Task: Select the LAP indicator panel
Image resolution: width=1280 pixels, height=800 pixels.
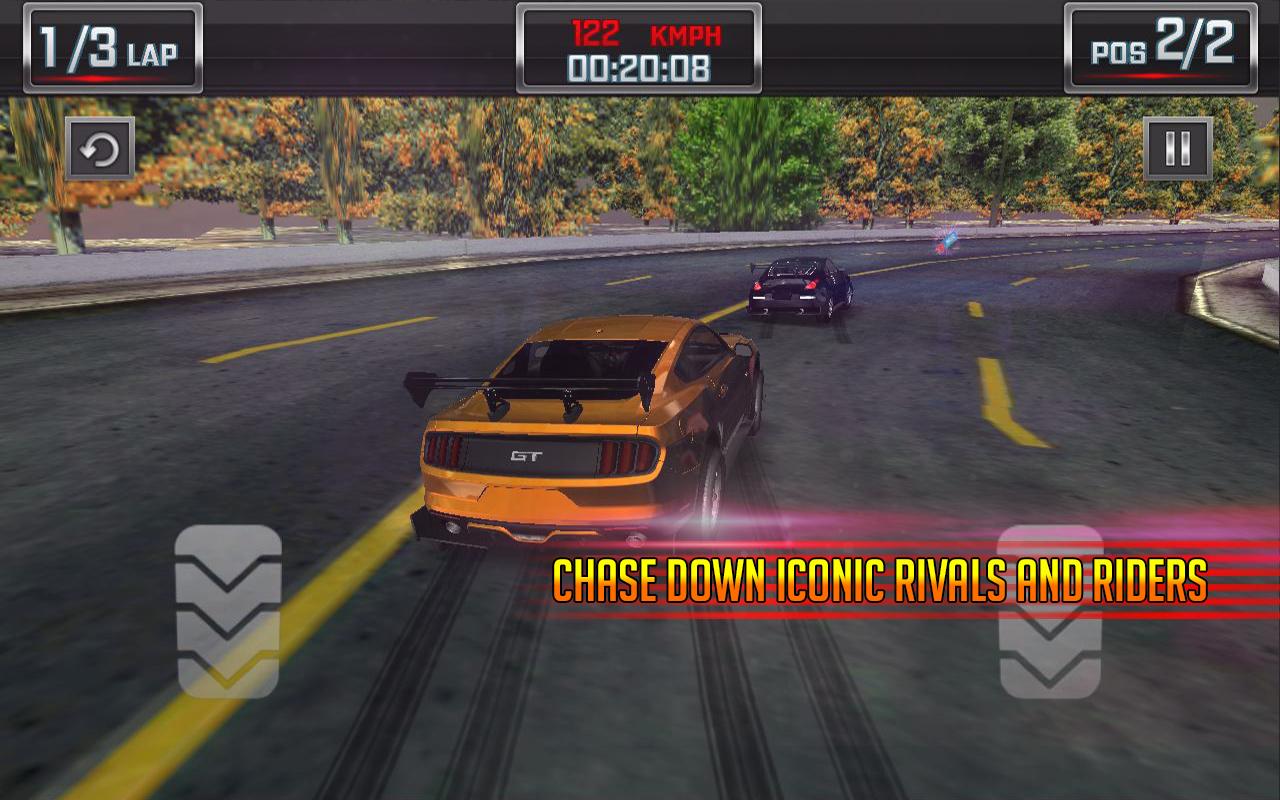Action: 112,48
